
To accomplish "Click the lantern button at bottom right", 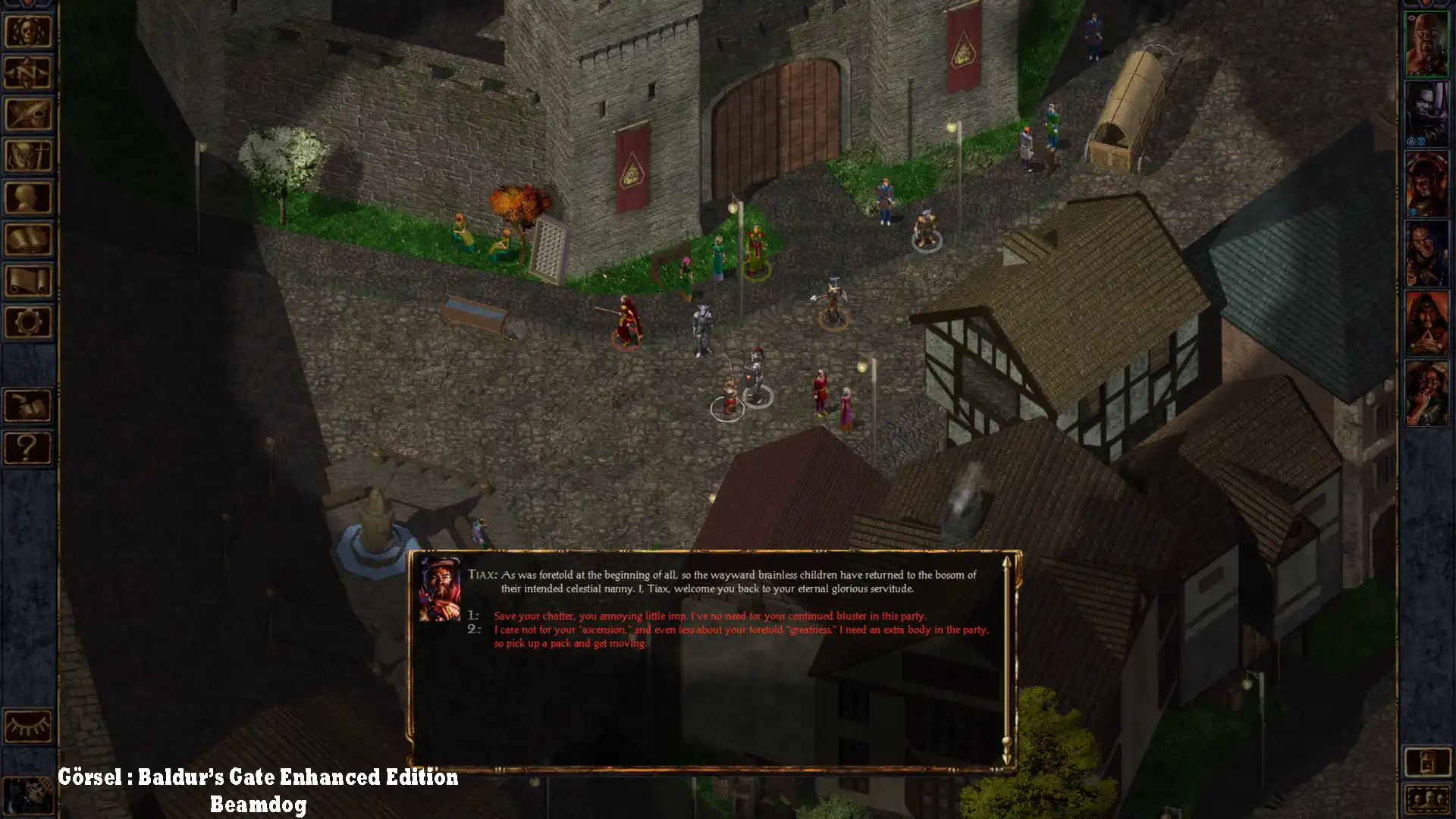I will tap(1426, 761).
